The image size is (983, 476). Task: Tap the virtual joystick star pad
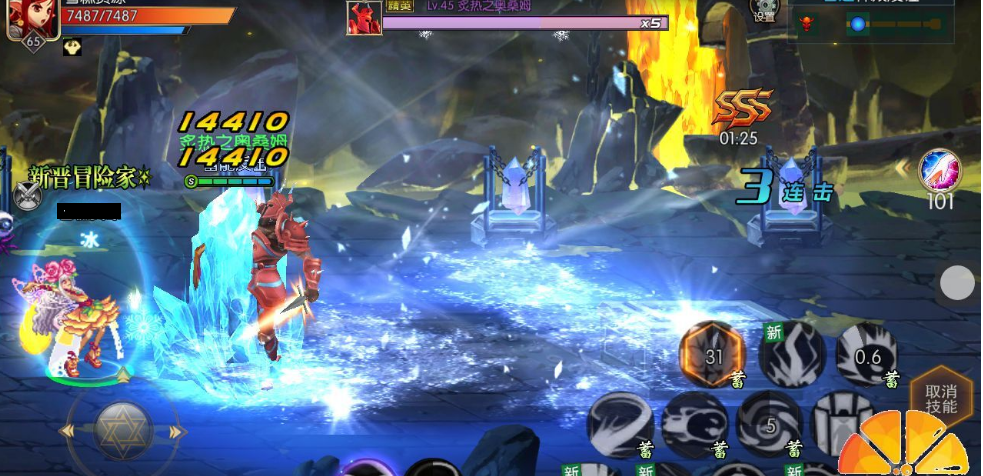[123, 431]
